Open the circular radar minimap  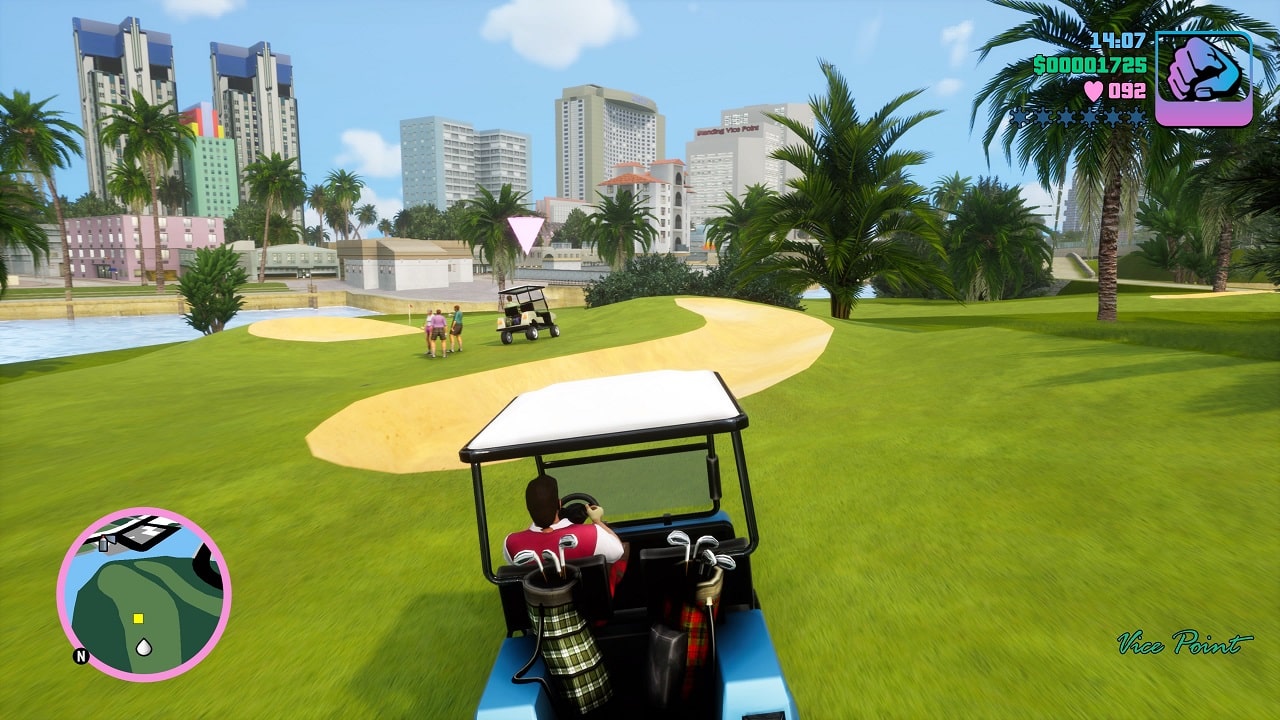pos(144,594)
